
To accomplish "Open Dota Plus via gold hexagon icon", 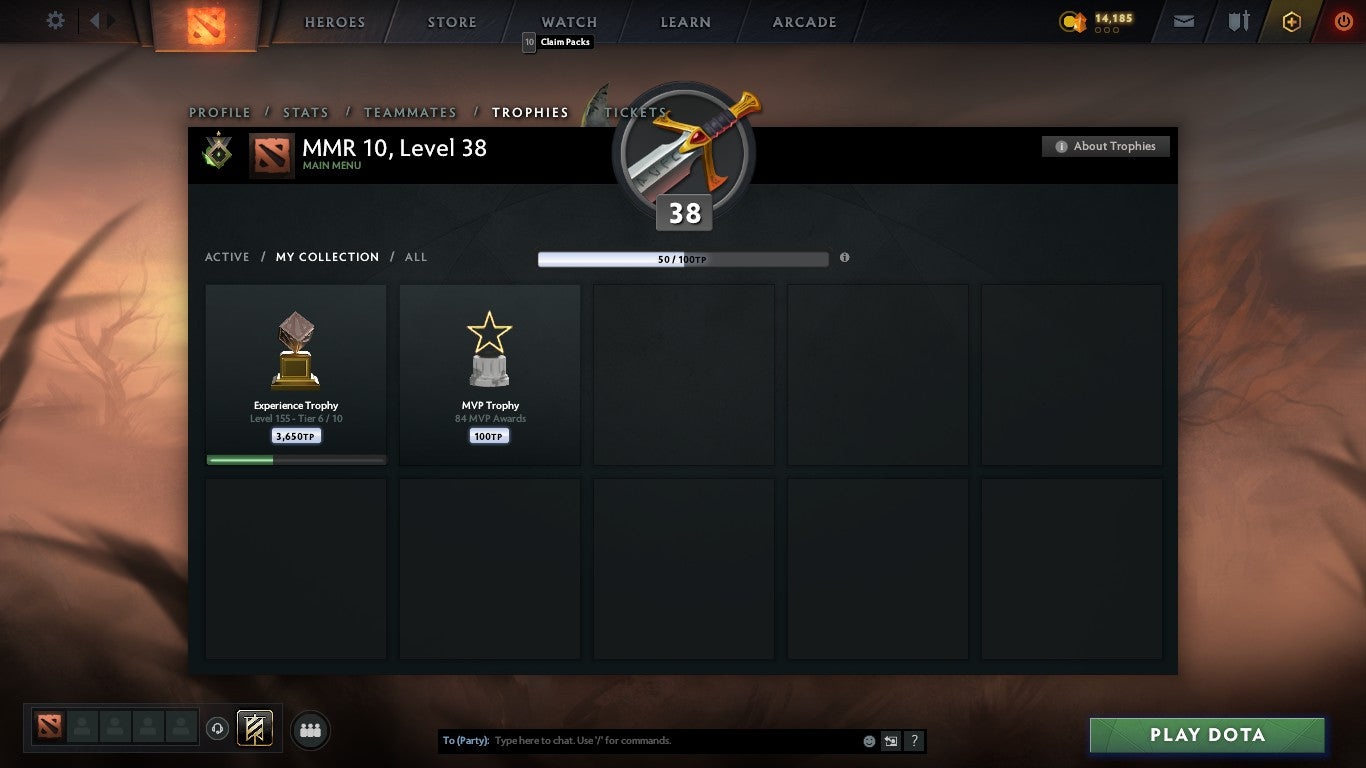I will tap(1290, 21).
